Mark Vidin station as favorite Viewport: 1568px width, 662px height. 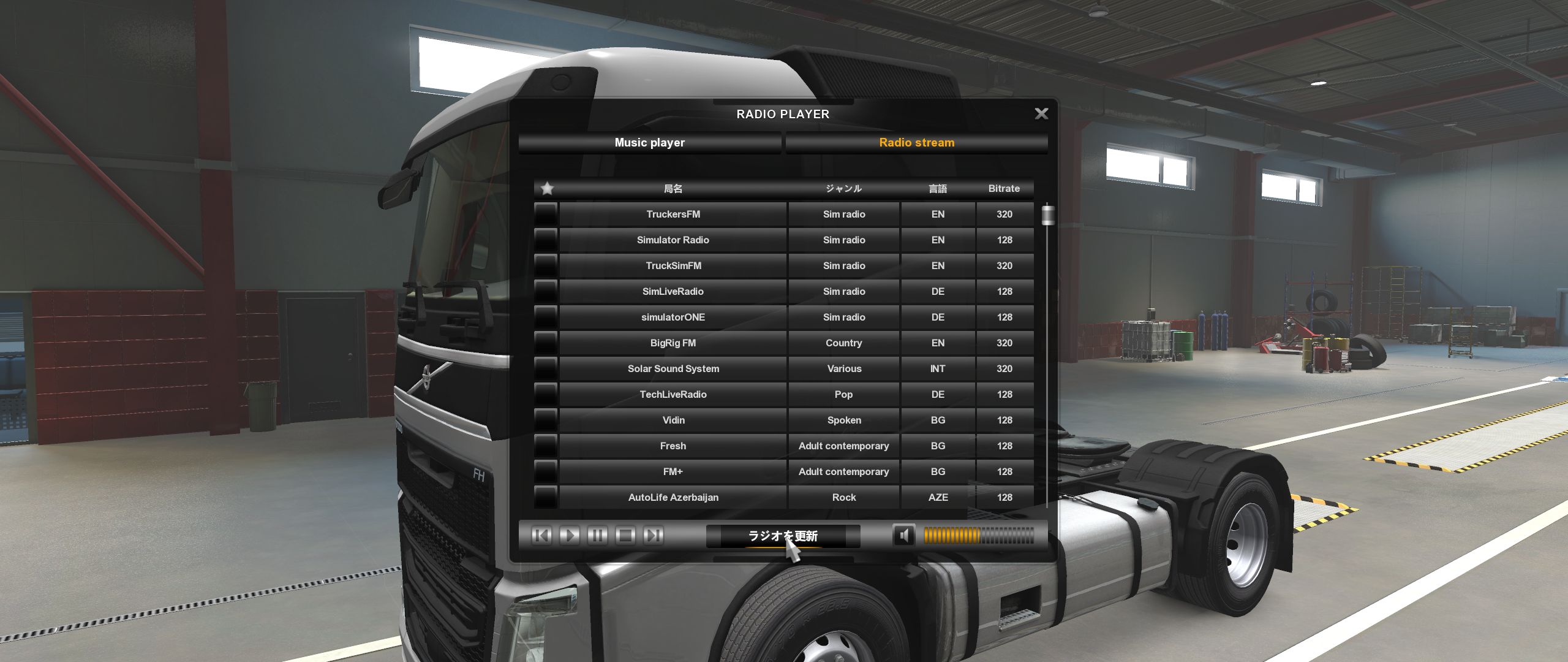pos(545,420)
